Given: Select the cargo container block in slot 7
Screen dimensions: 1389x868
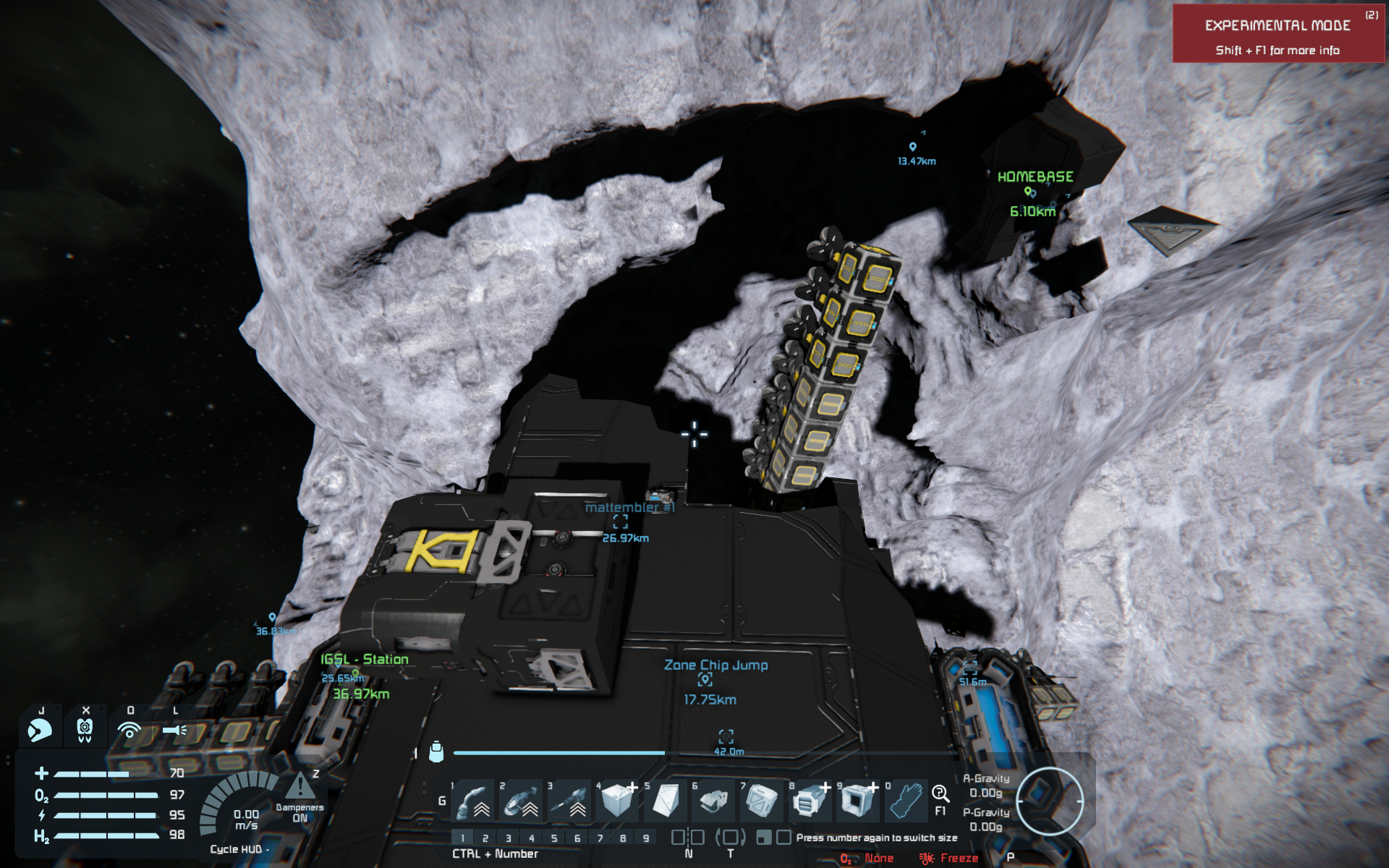Looking at the screenshot, I should (761, 801).
